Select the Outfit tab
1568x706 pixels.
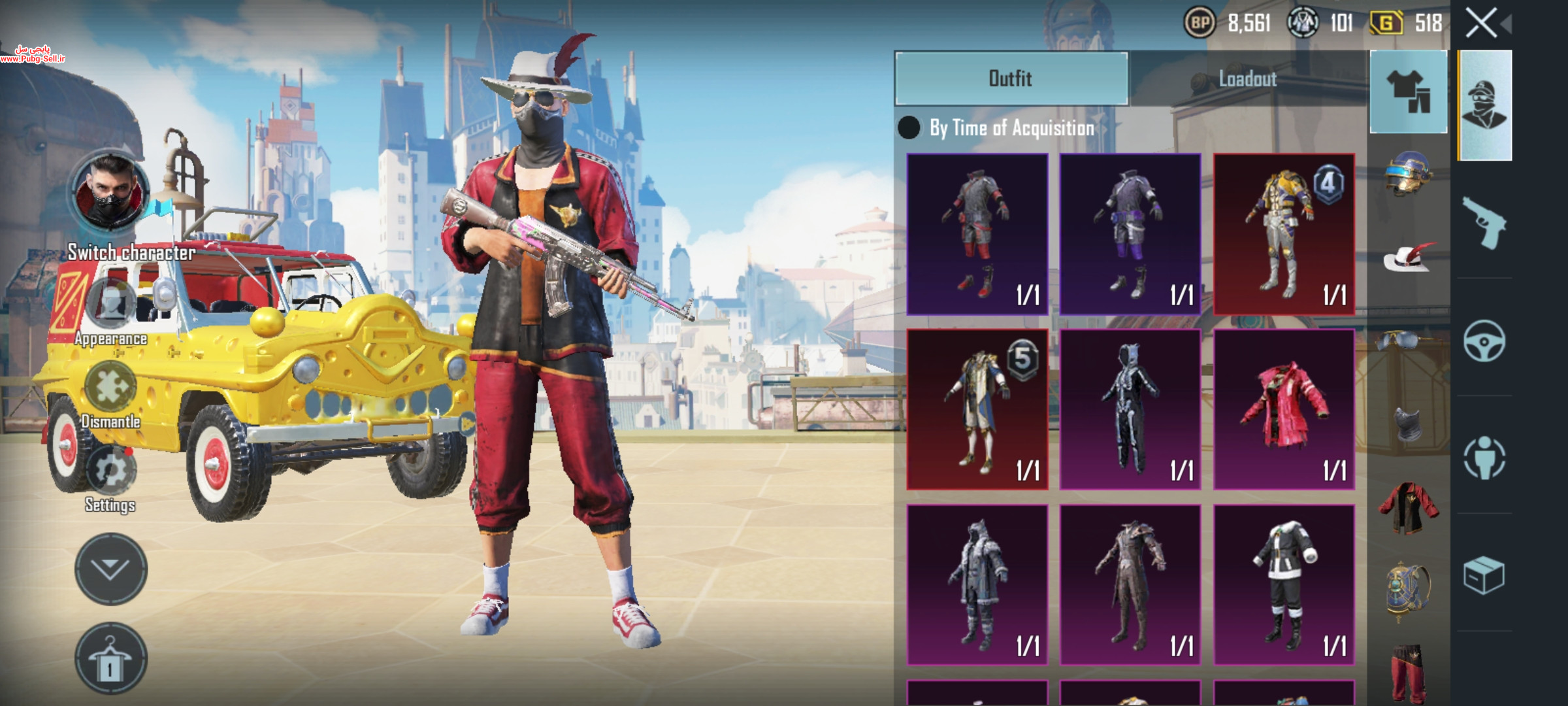1011,79
